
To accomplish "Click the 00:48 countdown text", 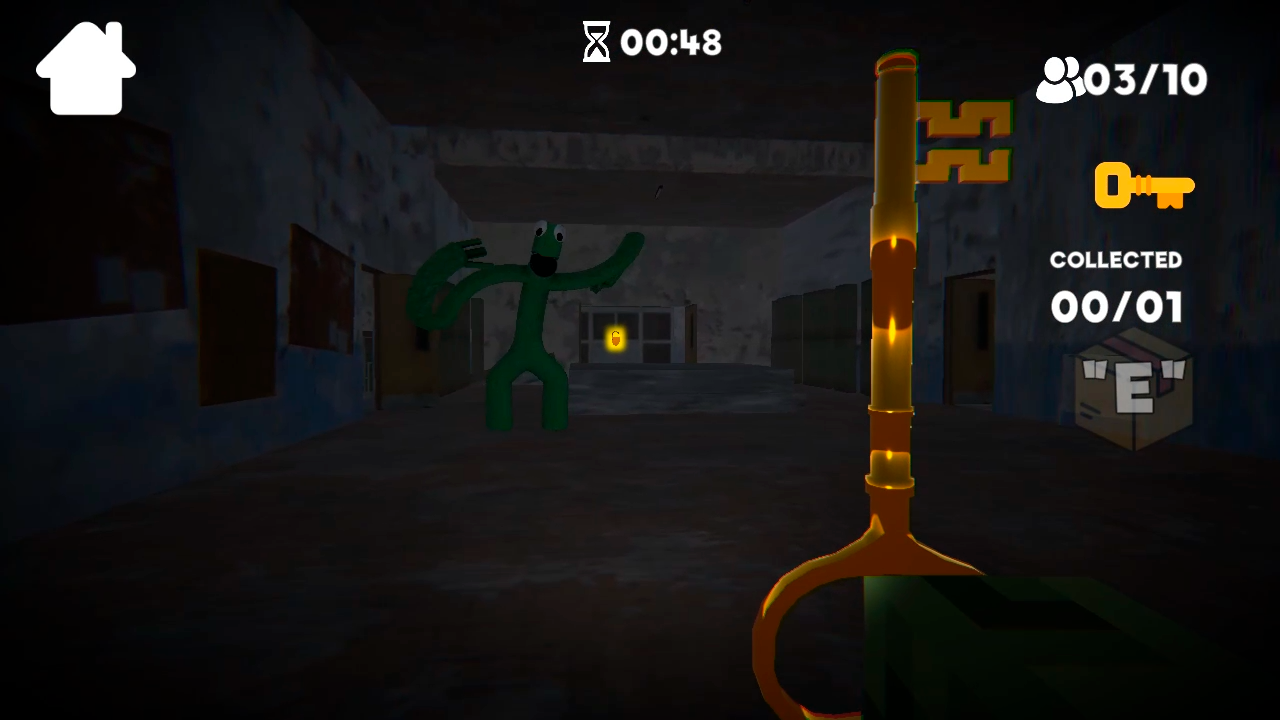I will (x=671, y=42).
